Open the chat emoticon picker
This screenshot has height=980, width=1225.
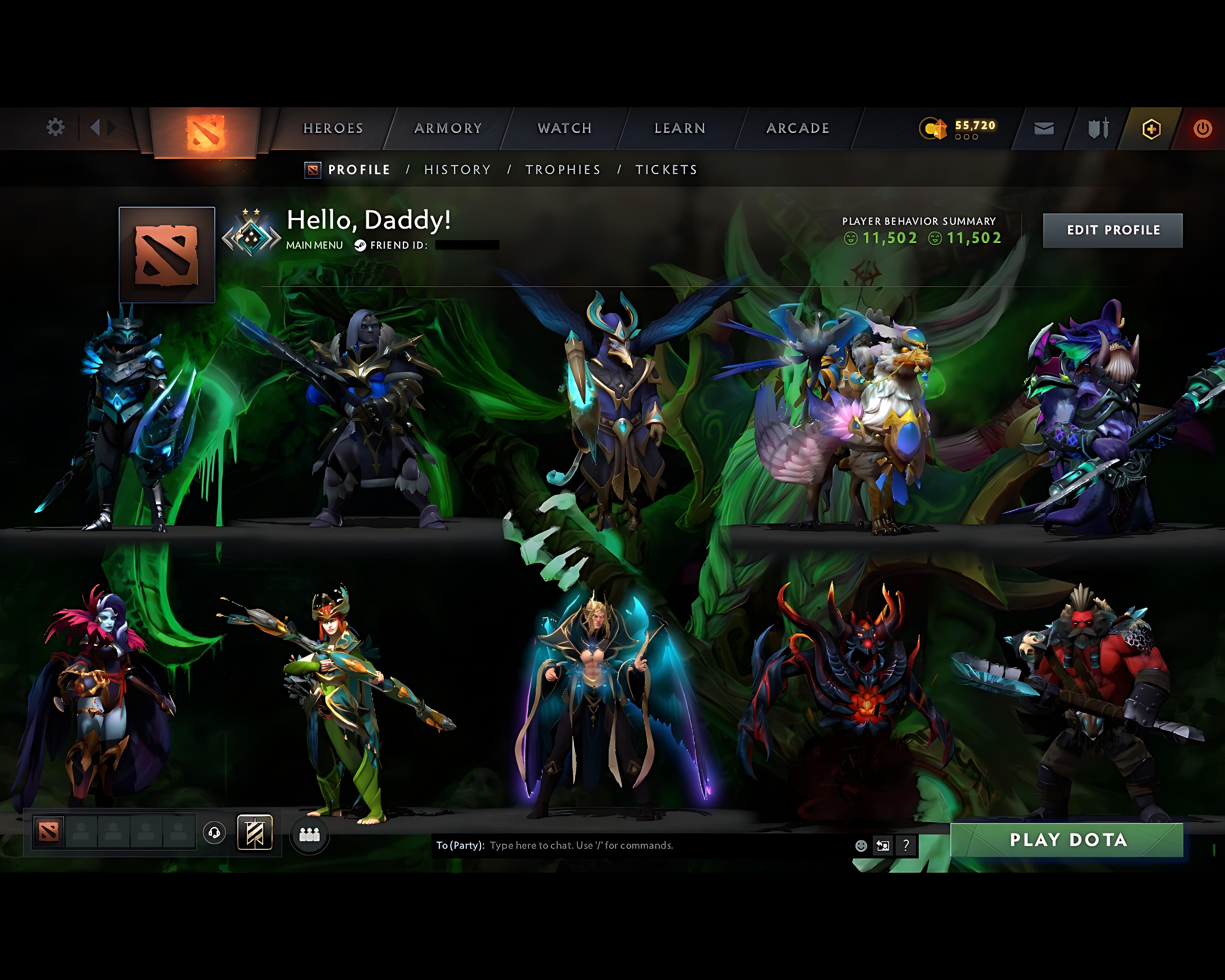click(x=861, y=845)
